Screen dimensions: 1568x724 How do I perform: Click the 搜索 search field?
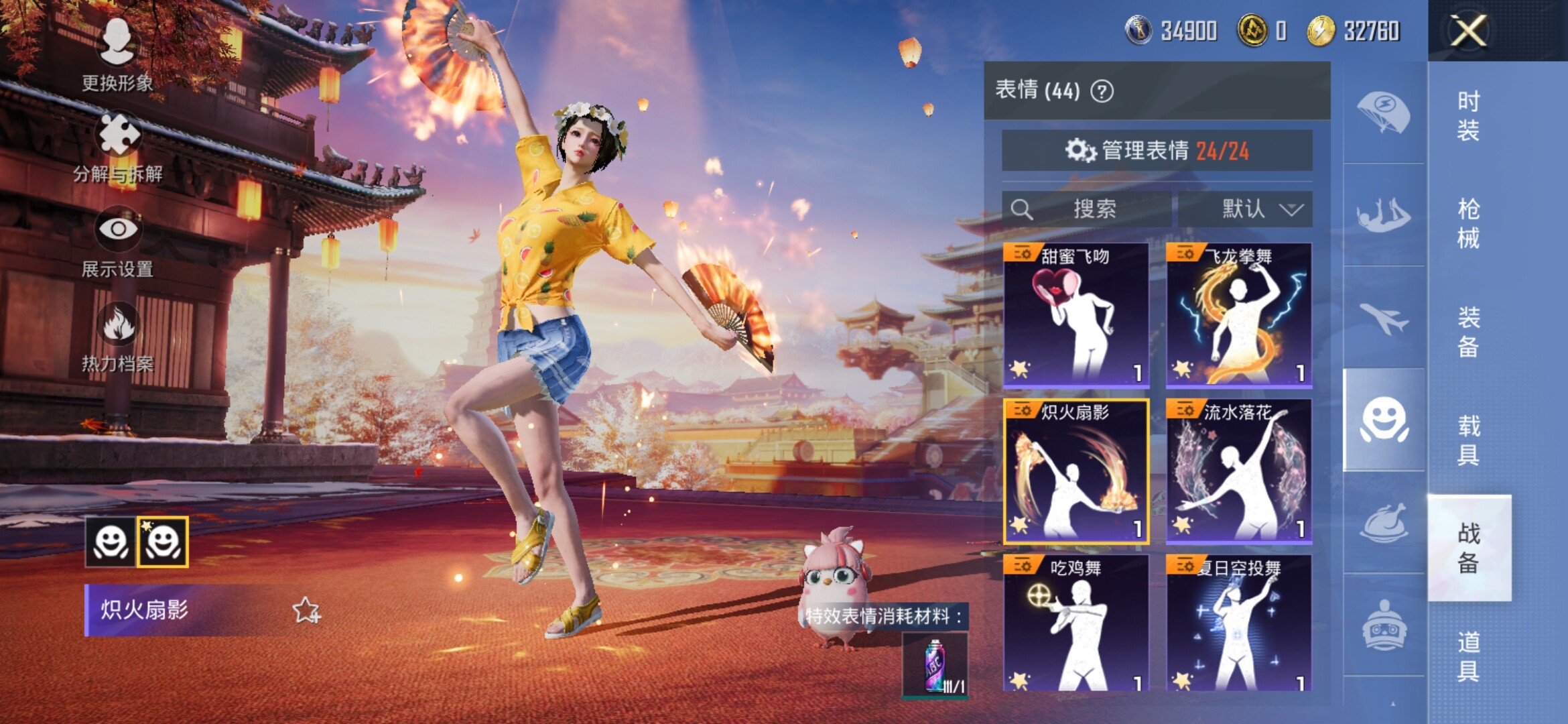coord(1086,209)
